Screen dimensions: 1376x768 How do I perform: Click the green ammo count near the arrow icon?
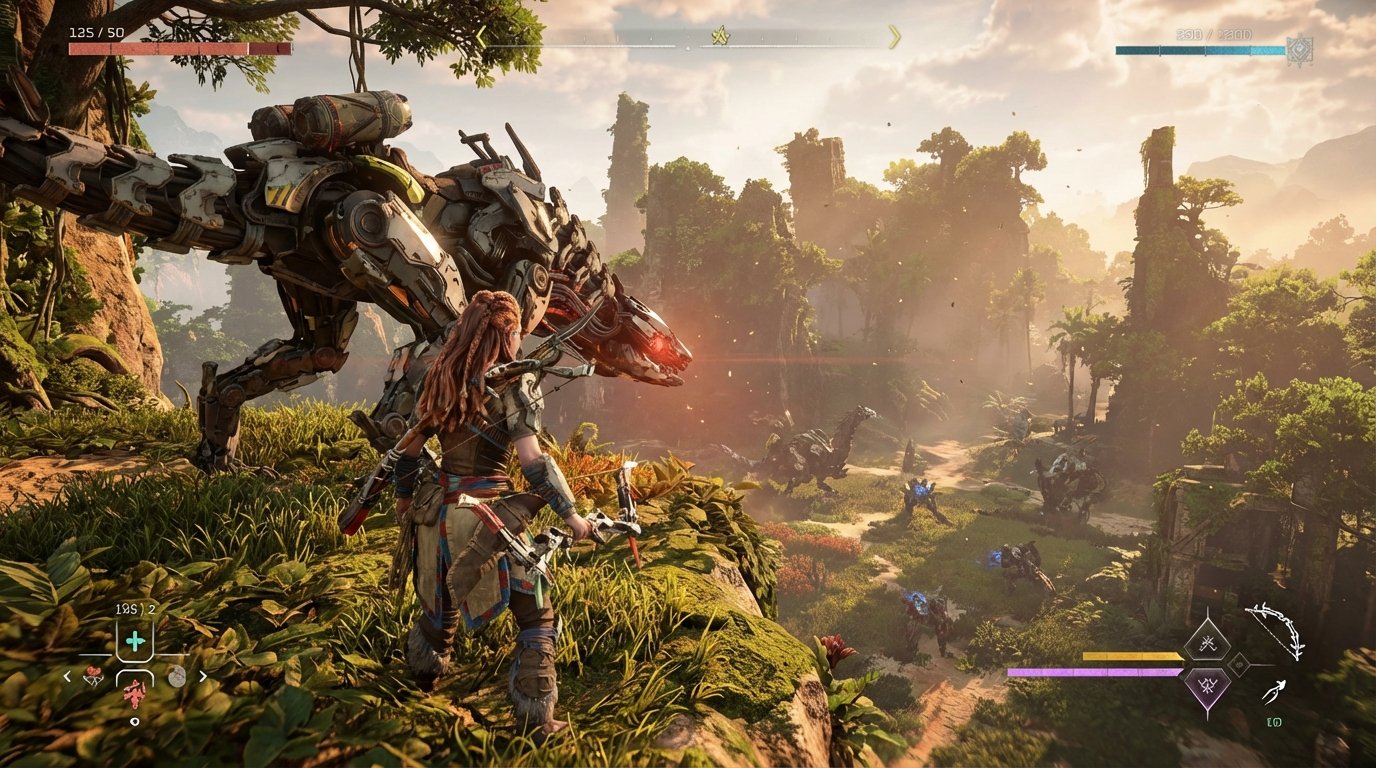(x=1274, y=722)
